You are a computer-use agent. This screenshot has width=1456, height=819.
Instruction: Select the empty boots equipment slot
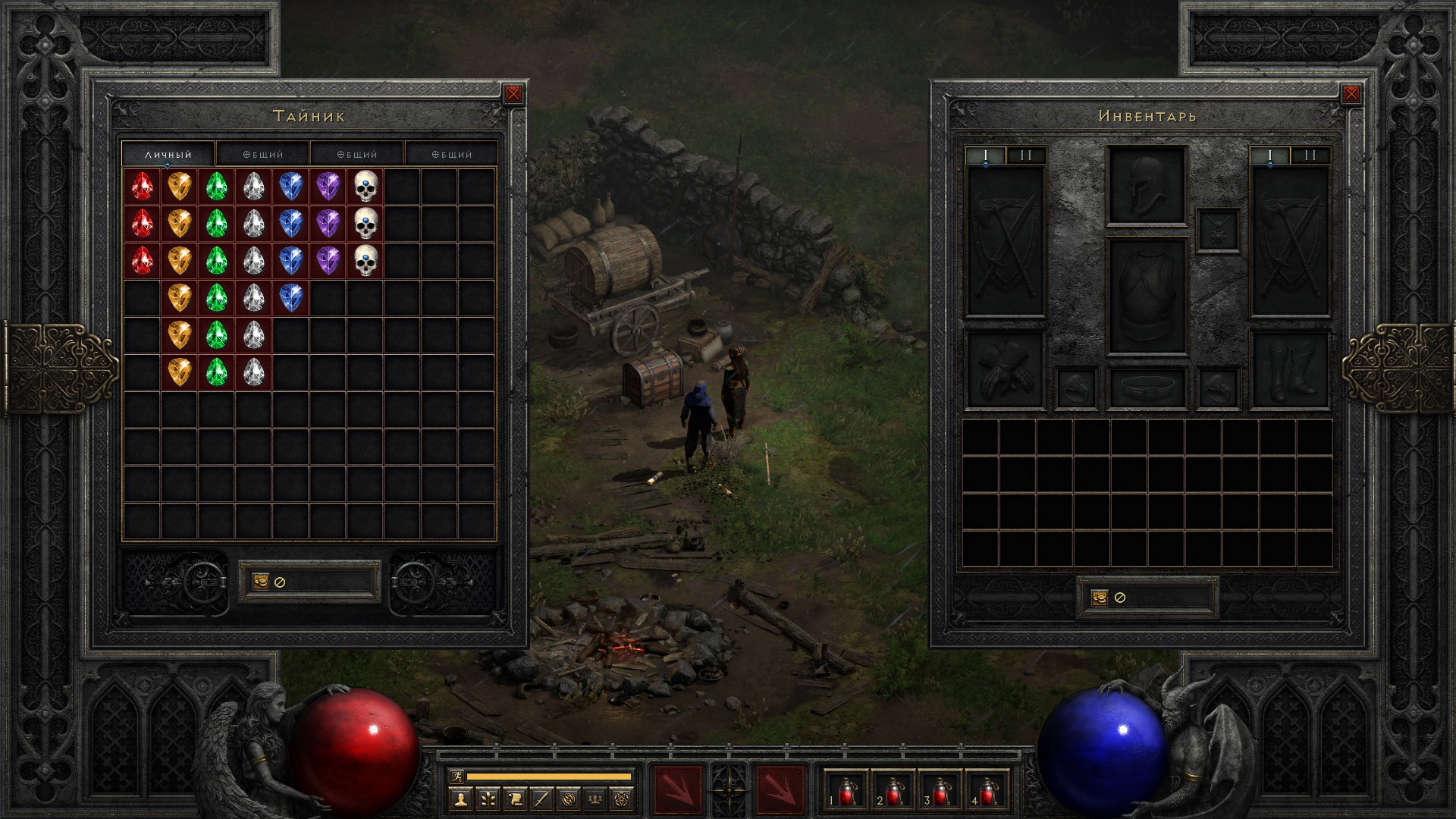(x=1289, y=370)
